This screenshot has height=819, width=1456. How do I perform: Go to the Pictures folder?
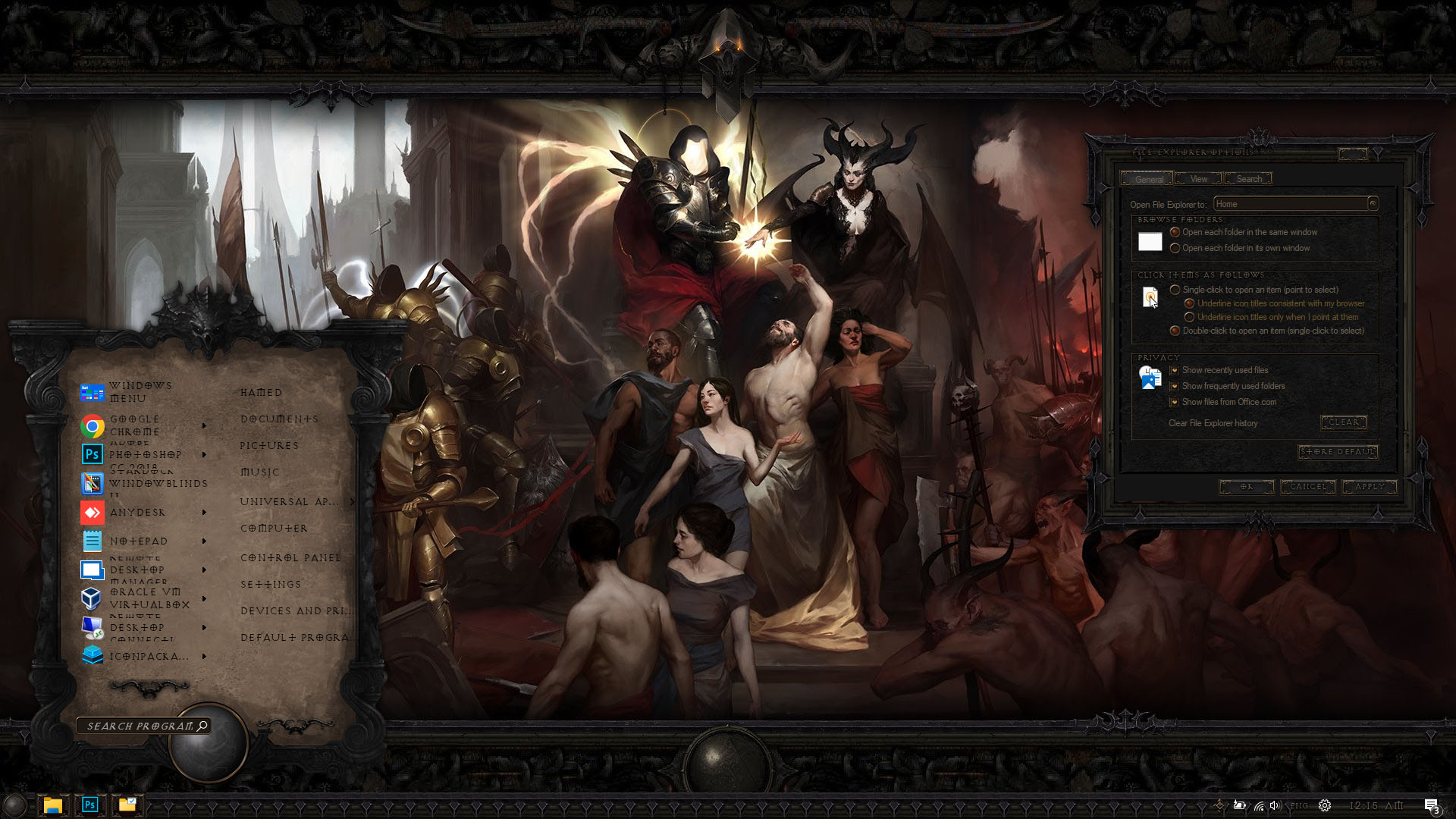(x=269, y=446)
